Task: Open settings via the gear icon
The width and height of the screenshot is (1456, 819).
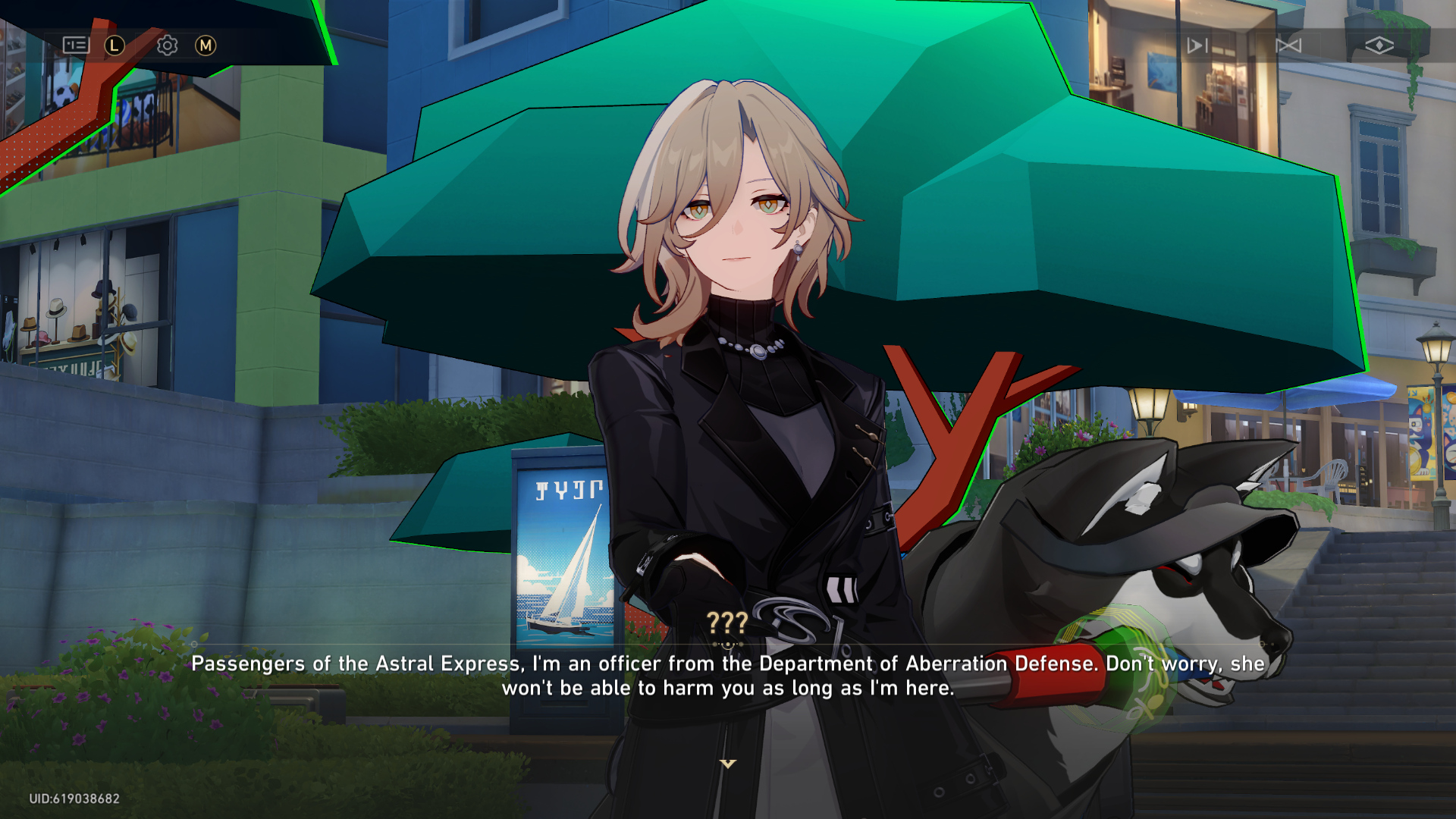Action: (x=167, y=45)
